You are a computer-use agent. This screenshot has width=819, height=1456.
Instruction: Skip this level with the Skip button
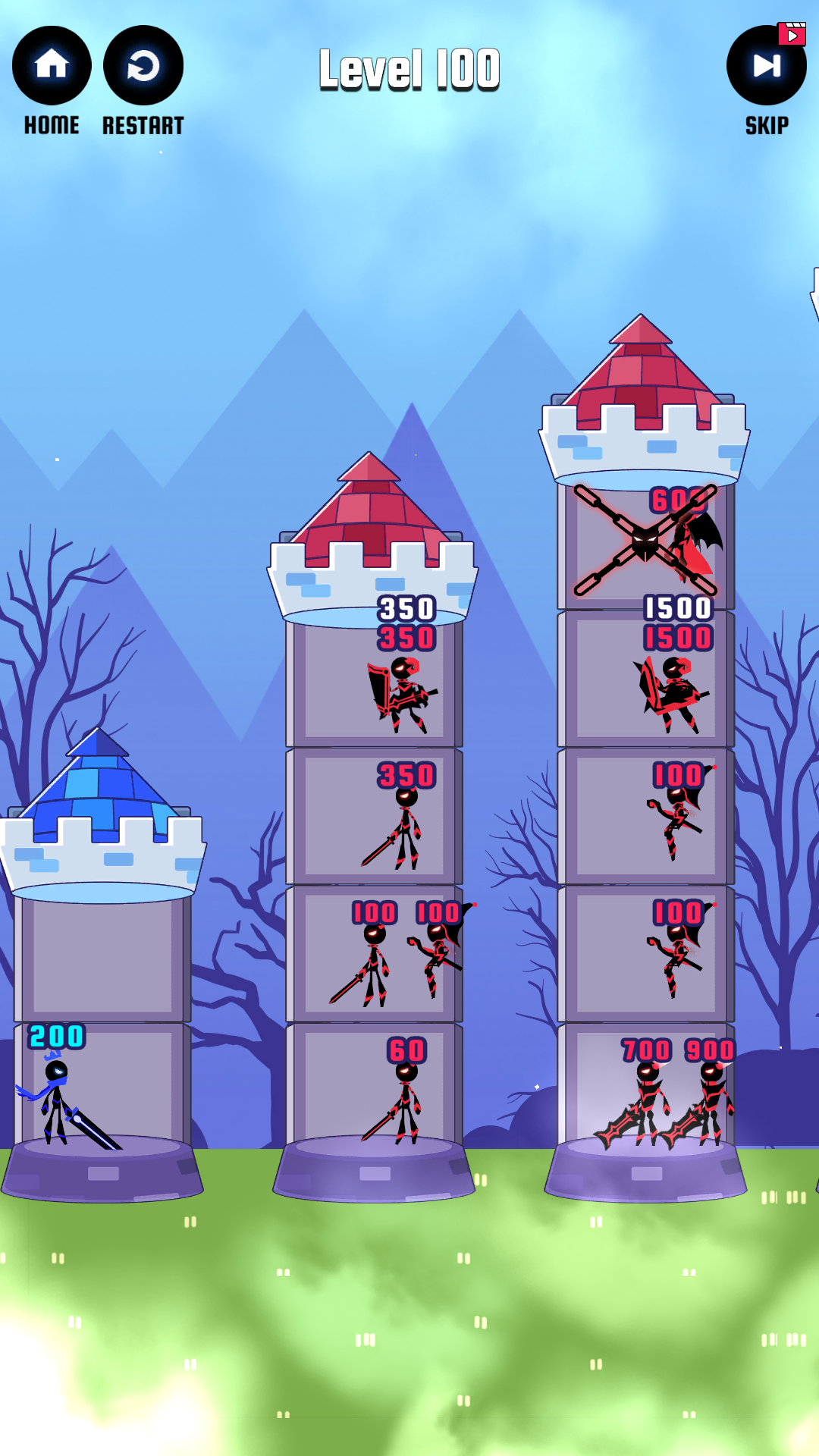766,66
